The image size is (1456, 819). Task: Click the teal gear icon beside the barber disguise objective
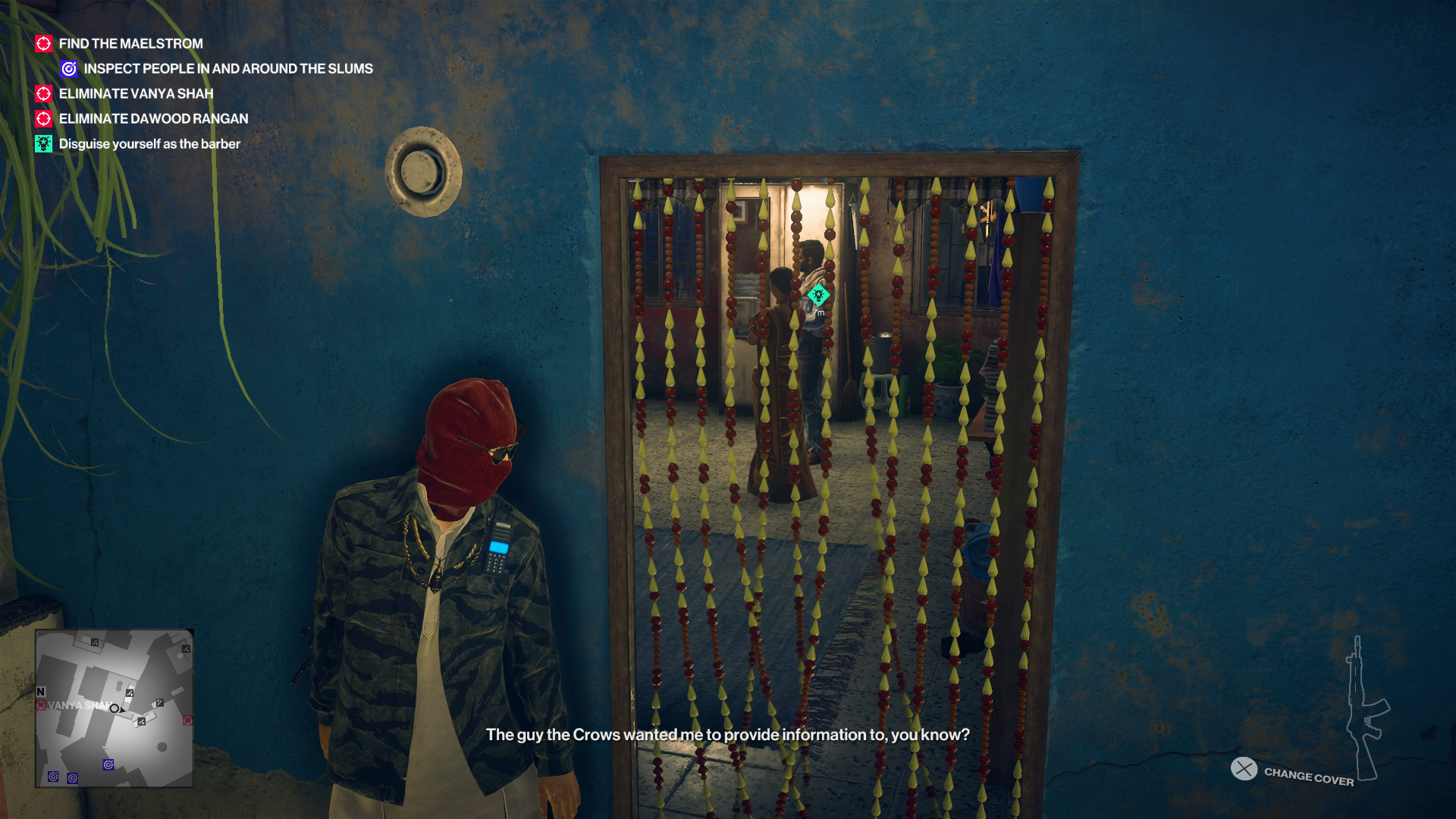tap(42, 143)
